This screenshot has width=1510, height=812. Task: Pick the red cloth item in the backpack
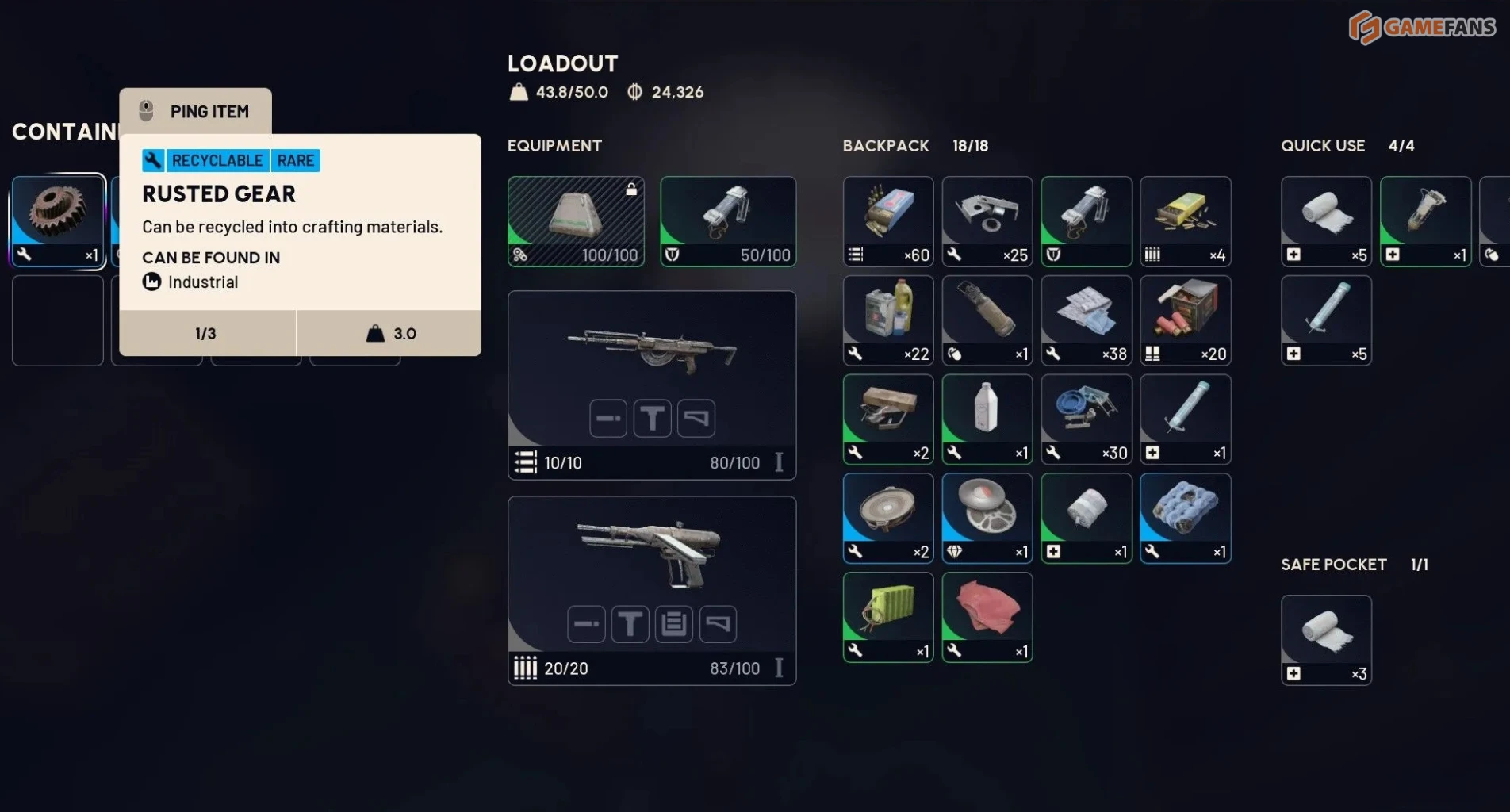(x=987, y=617)
